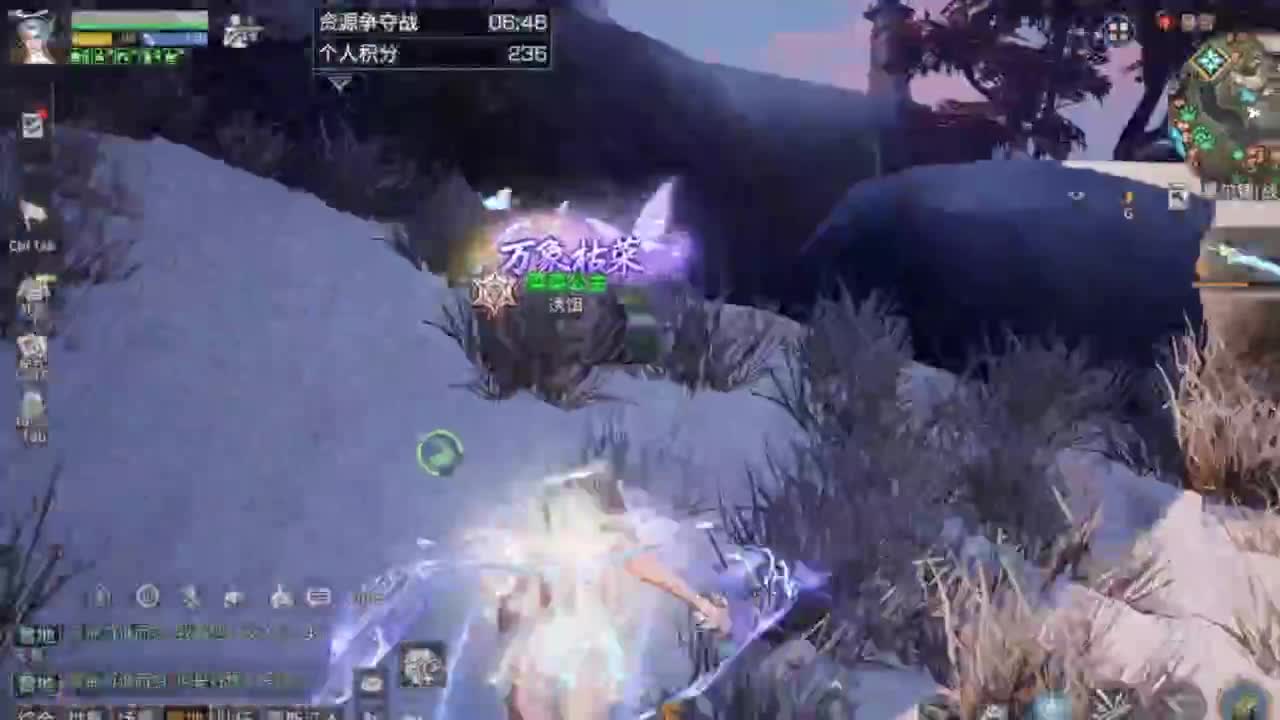The height and width of the screenshot is (720, 1280).
Task: Click the compass icon above the minimap
Action: pos(1118,29)
